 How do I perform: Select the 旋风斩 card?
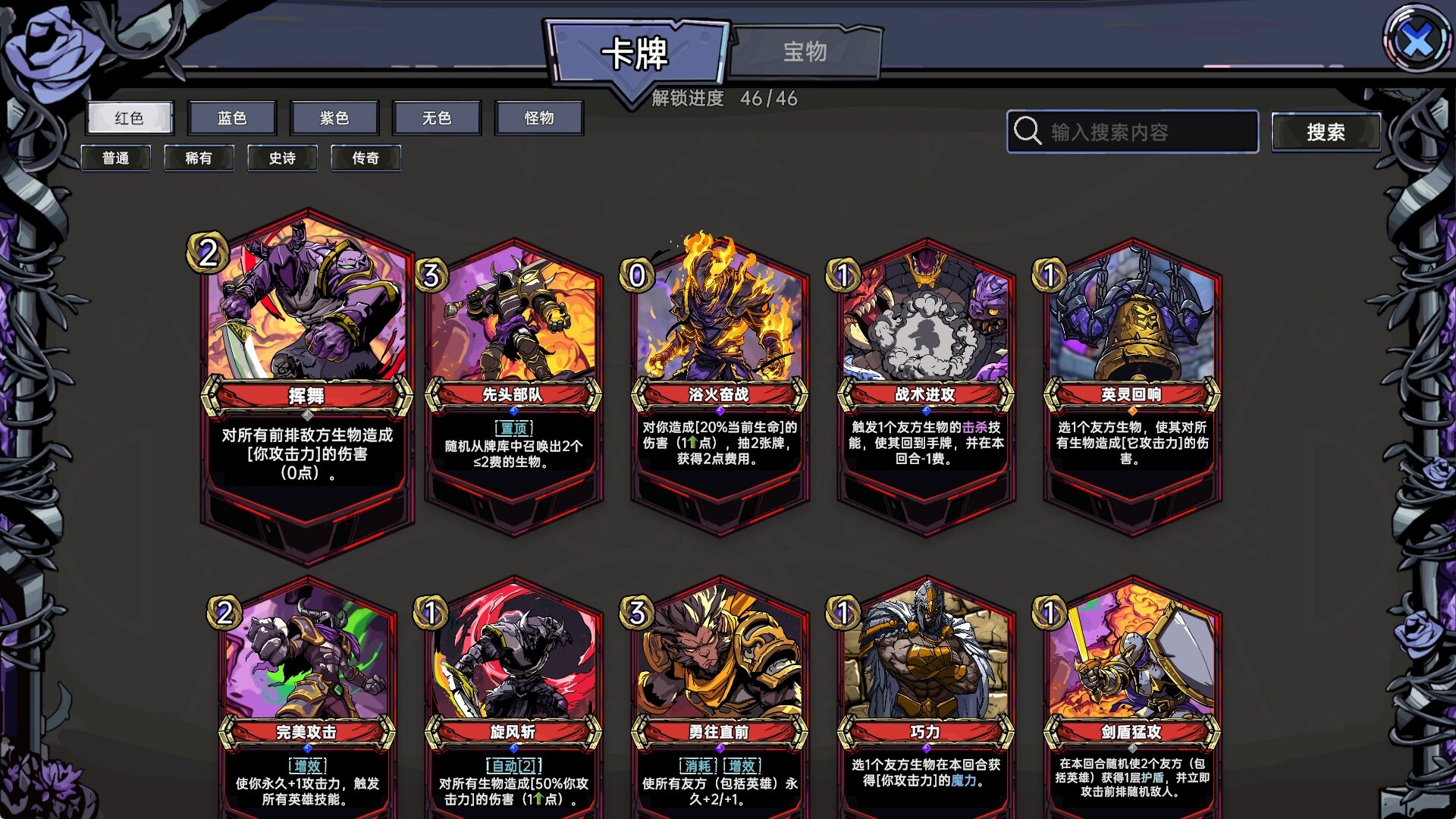click(x=513, y=698)
